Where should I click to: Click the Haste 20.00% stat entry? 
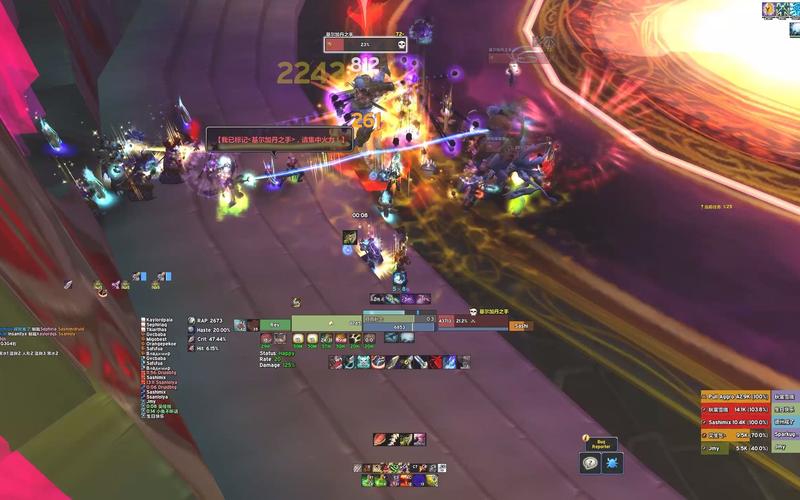pos(211,329)
